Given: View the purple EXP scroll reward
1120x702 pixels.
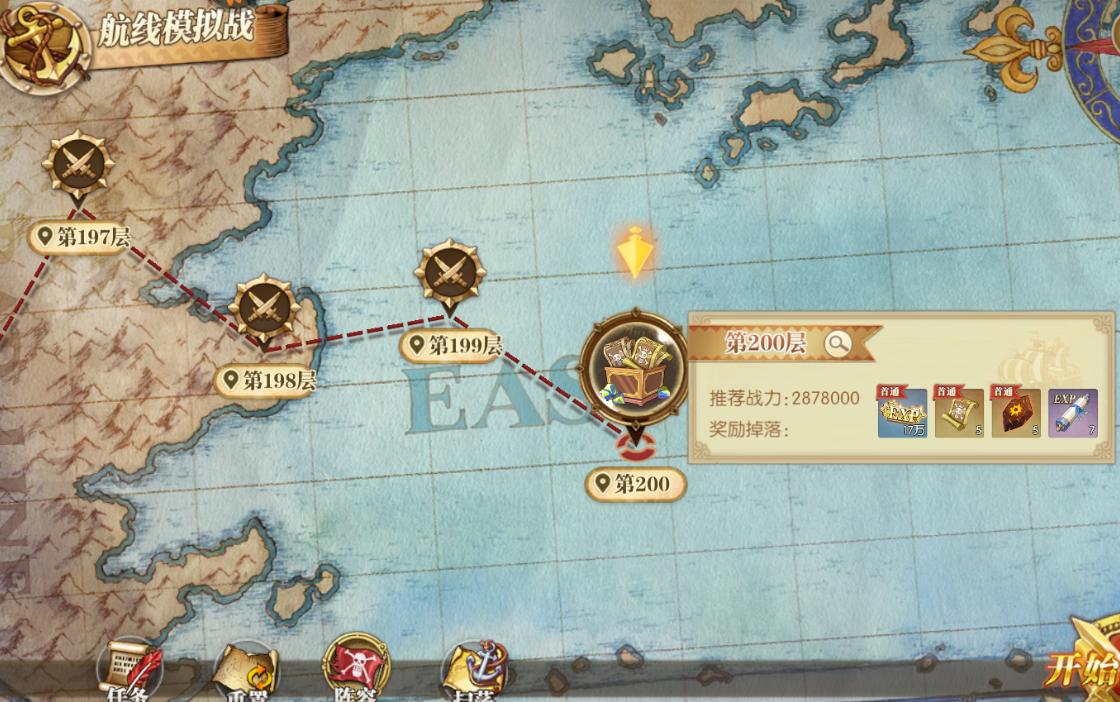Looking at the screenshot, I should (x=1073, y=413).
